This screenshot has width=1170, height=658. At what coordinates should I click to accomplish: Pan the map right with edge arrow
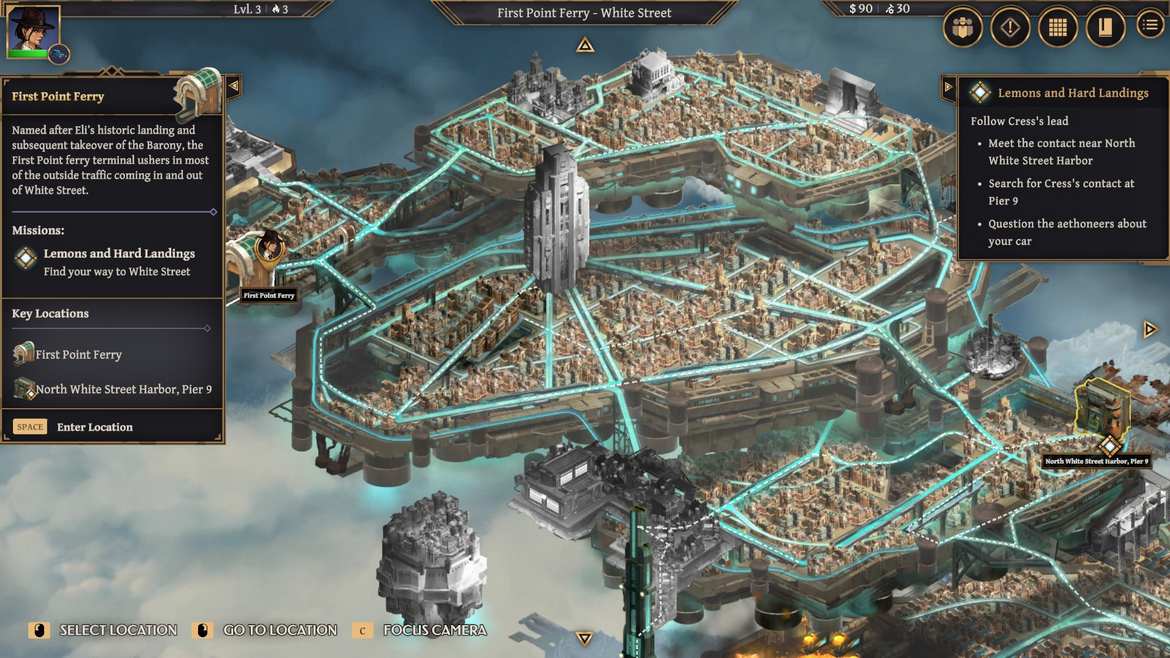1150,329
